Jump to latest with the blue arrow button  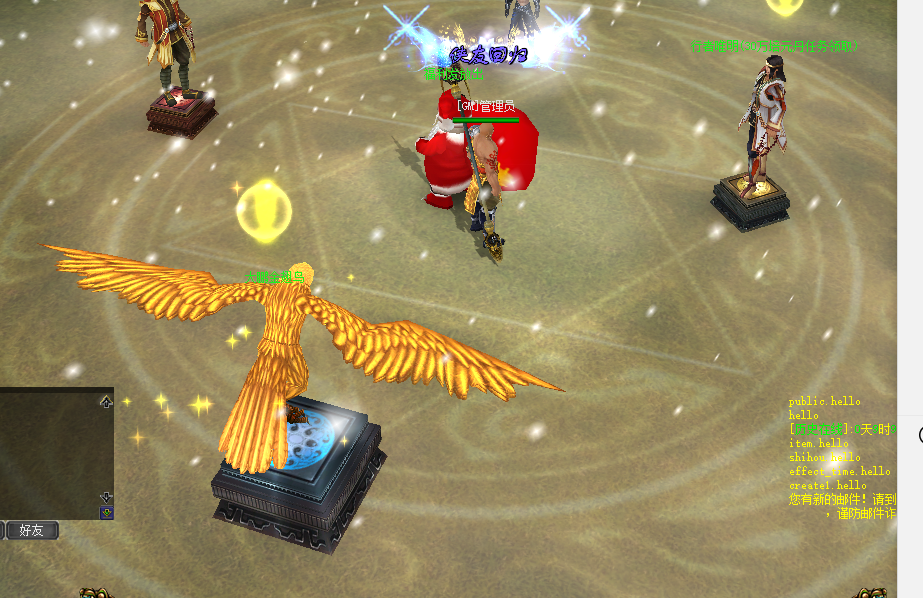[106, 512]
